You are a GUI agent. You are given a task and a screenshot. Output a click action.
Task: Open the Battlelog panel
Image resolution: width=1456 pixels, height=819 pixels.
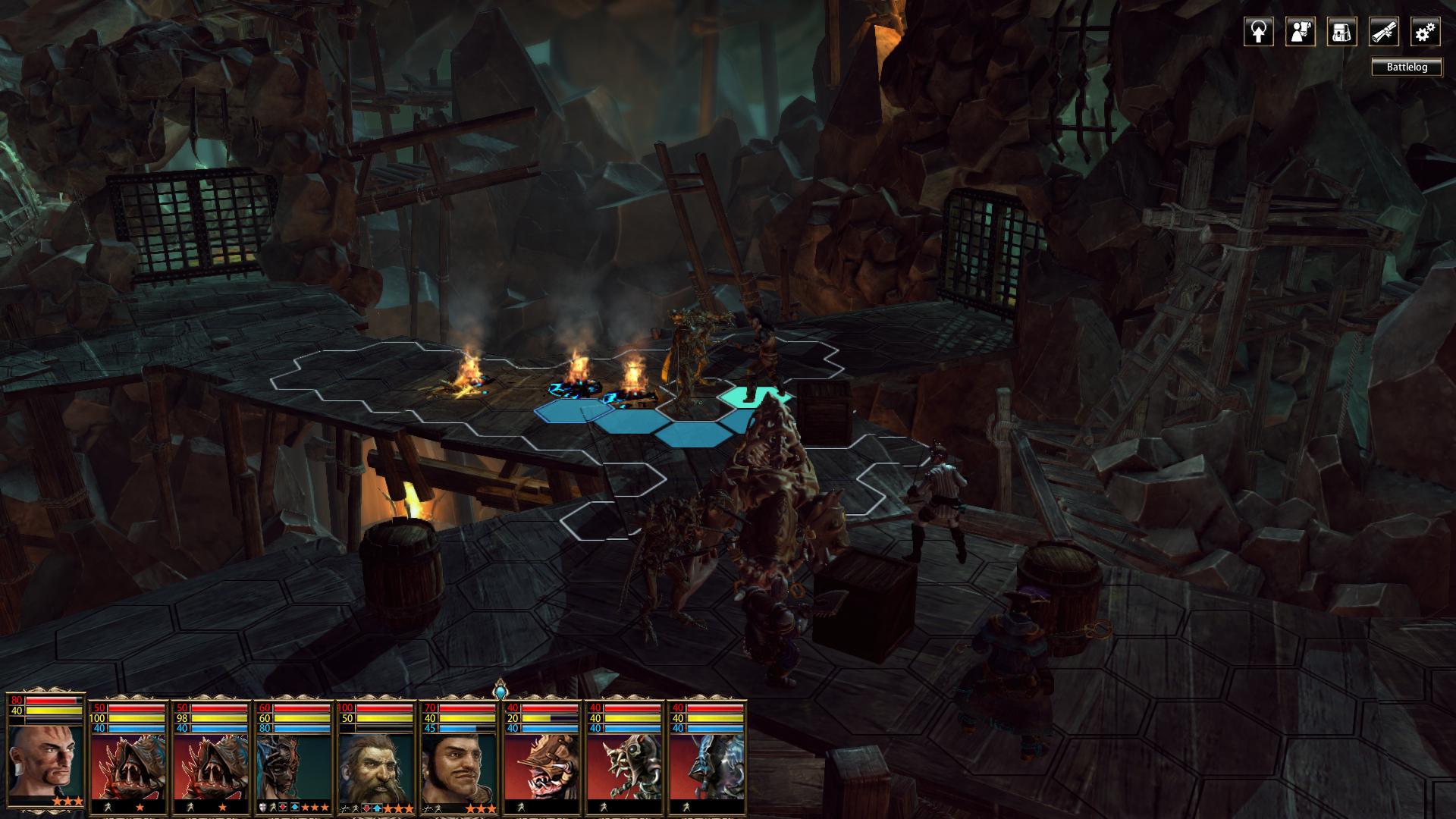(1407, 67)
